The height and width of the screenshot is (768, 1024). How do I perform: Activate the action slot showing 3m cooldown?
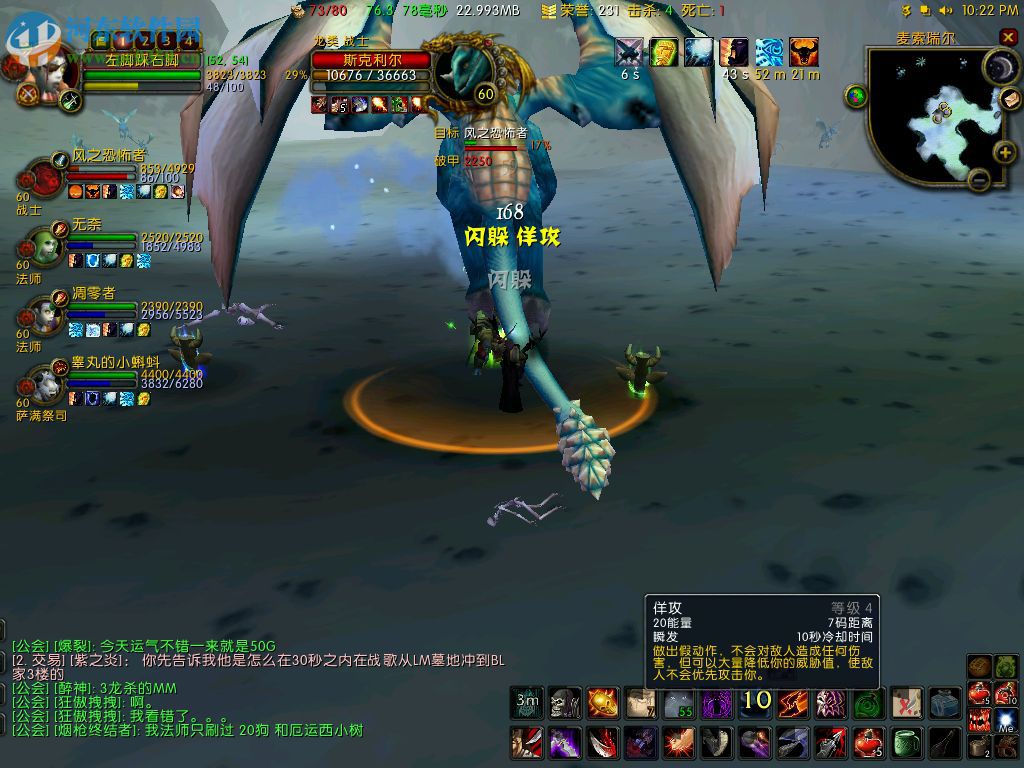pyautogui.click(x=527, y=703)
